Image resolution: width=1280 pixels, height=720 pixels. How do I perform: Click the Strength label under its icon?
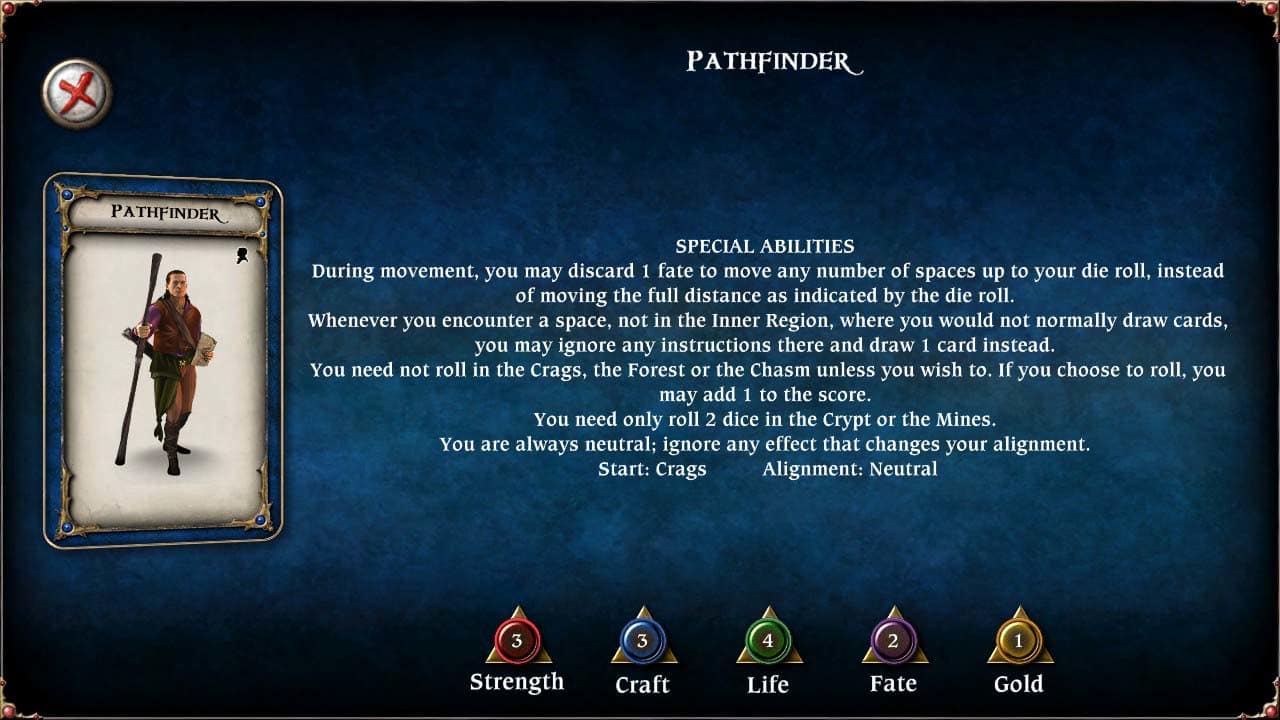[516, 682]
